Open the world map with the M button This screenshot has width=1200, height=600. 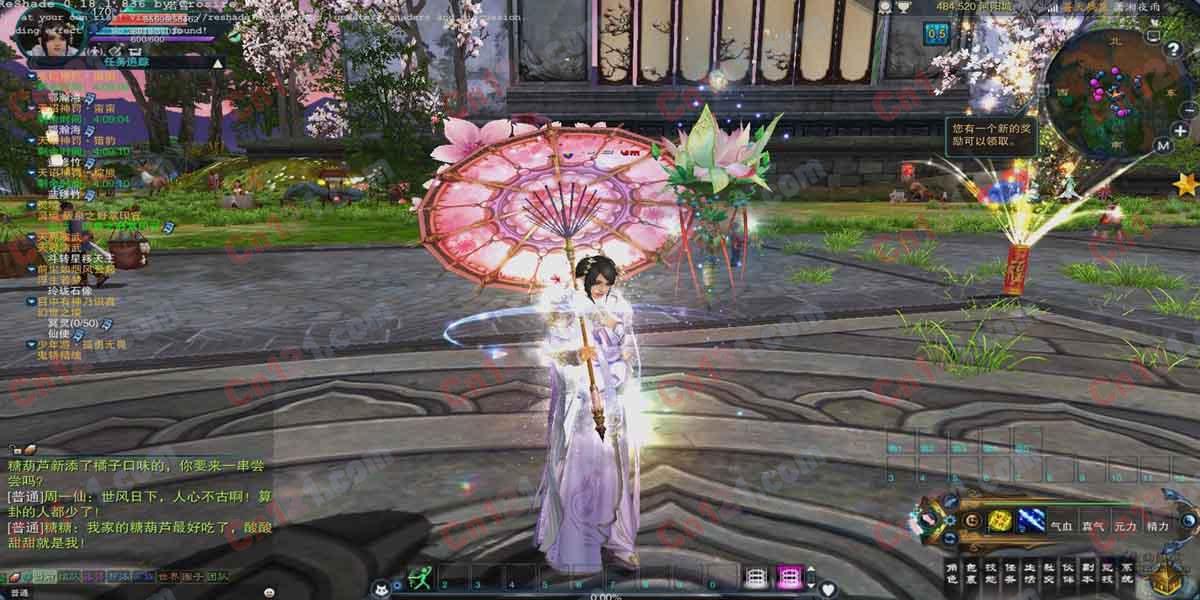pos(1162,146)
